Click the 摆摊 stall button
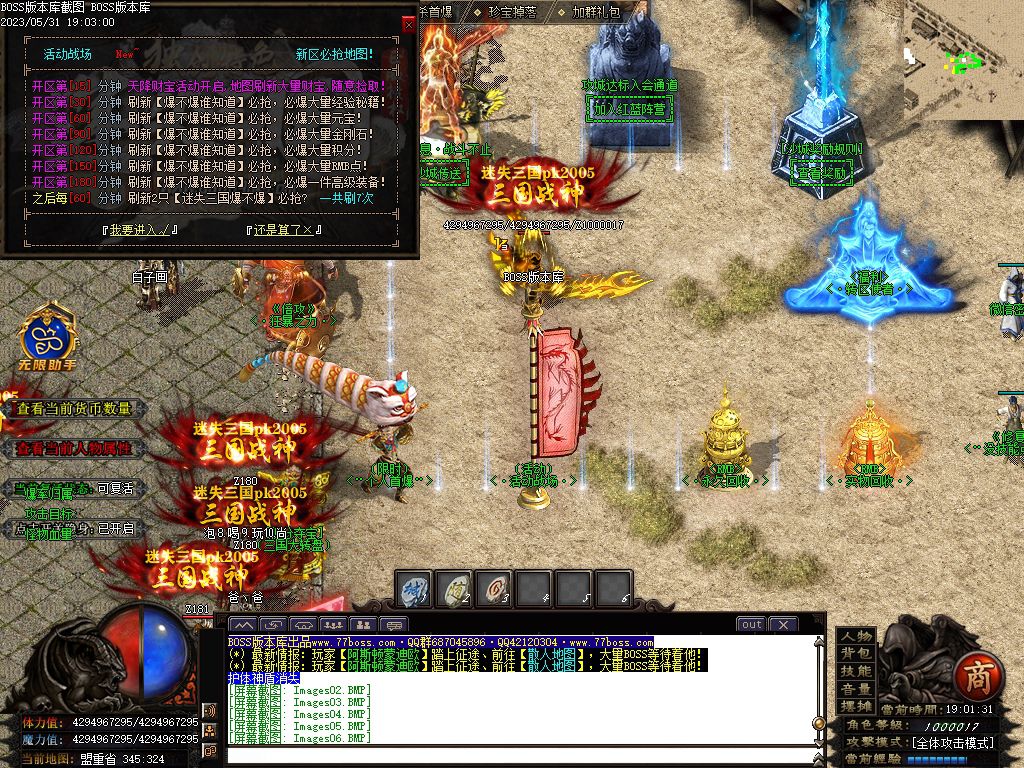This screenshot has width=1024, height=768. coord(856,706)
